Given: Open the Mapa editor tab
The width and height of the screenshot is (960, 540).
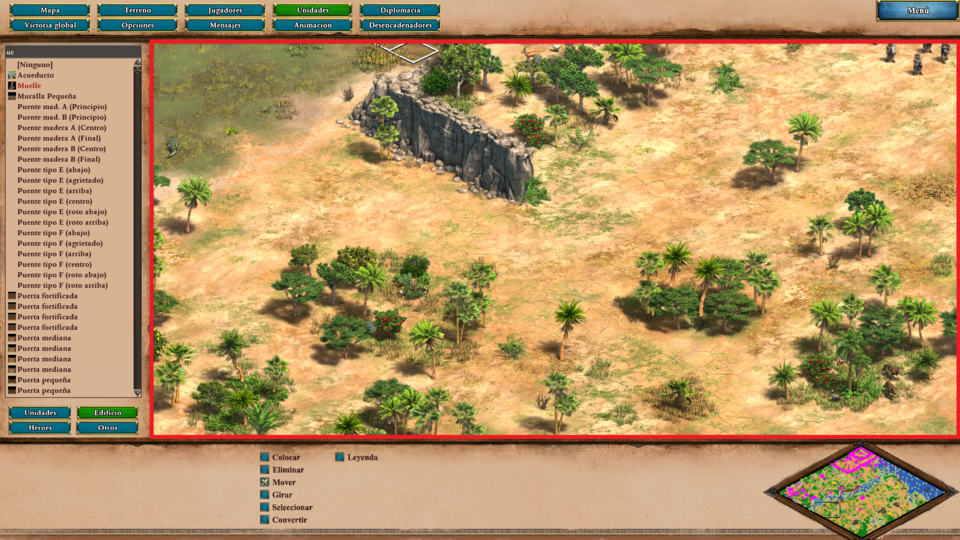Looking at the screenshot, I should point(49,10).
